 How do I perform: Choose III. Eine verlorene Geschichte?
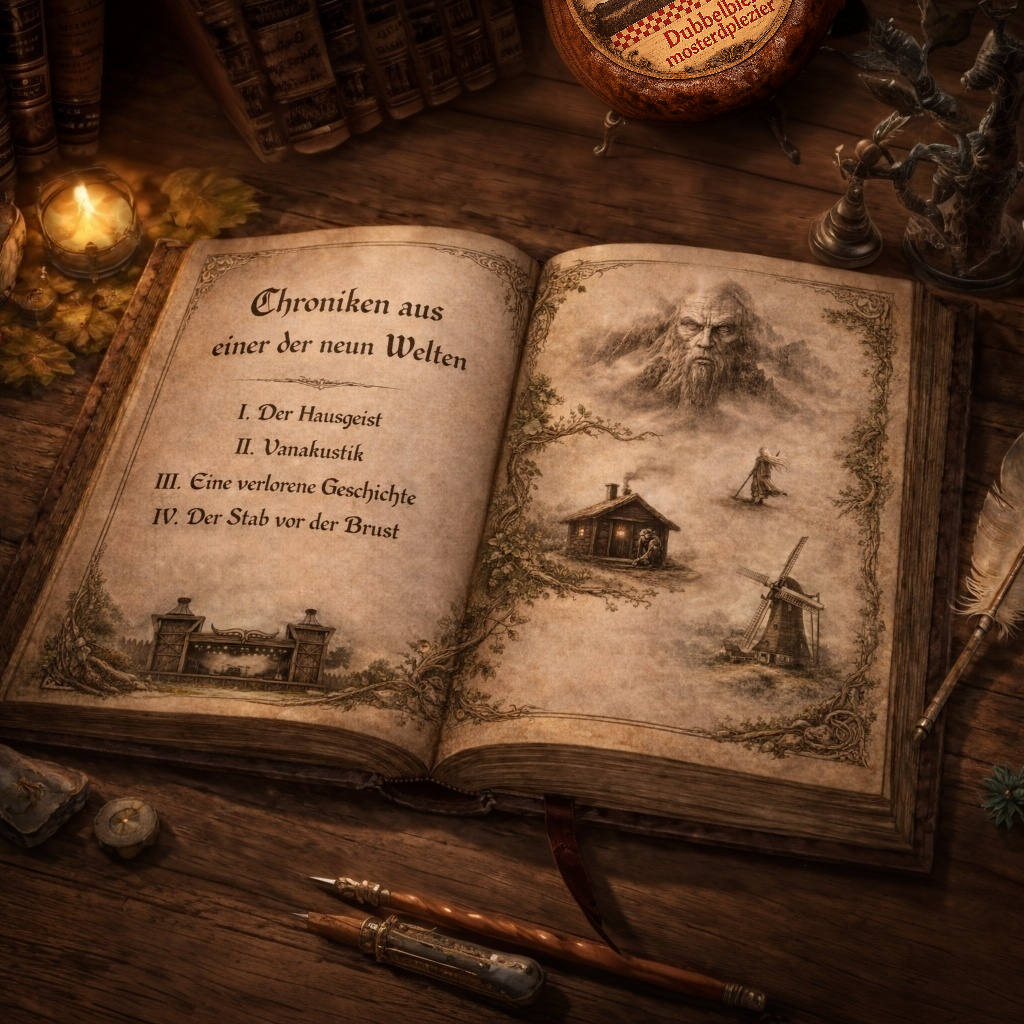(x=286, y=487)
